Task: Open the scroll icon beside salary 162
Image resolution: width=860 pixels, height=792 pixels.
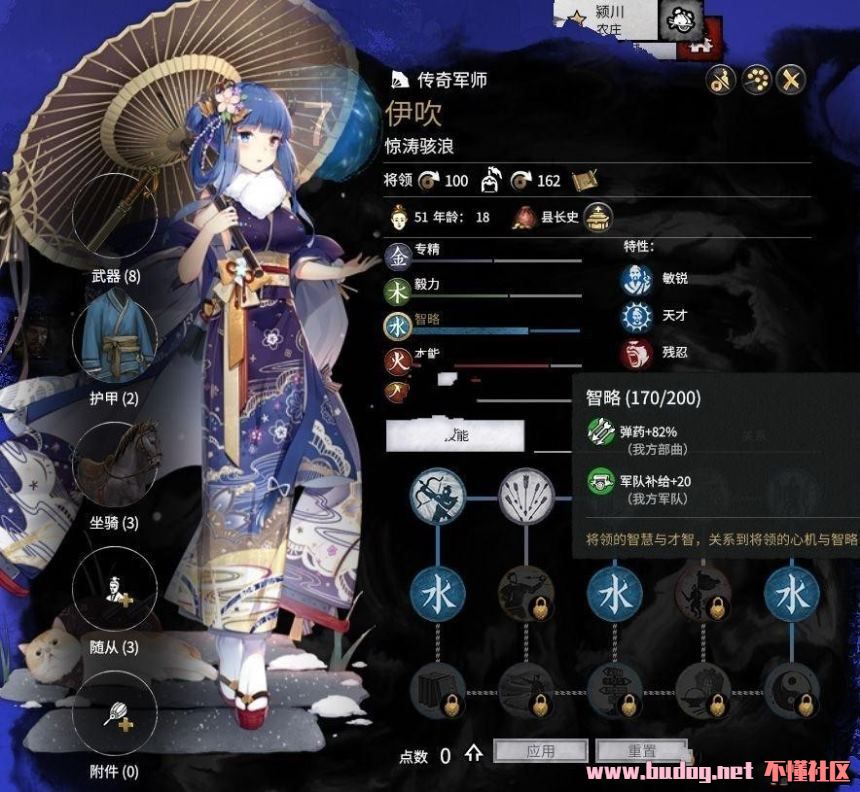Action: click(x=585, y=180)
